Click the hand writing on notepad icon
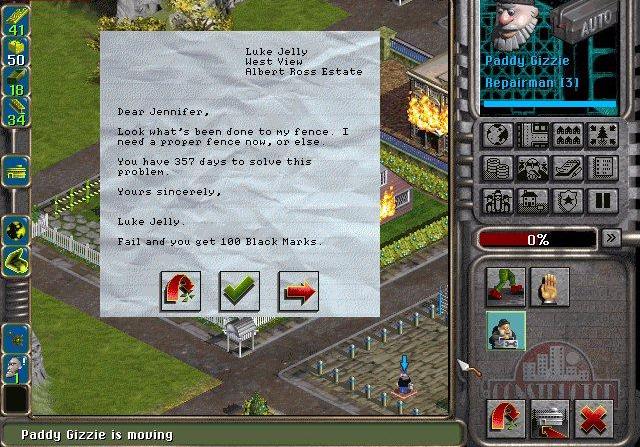 [565, 167]
